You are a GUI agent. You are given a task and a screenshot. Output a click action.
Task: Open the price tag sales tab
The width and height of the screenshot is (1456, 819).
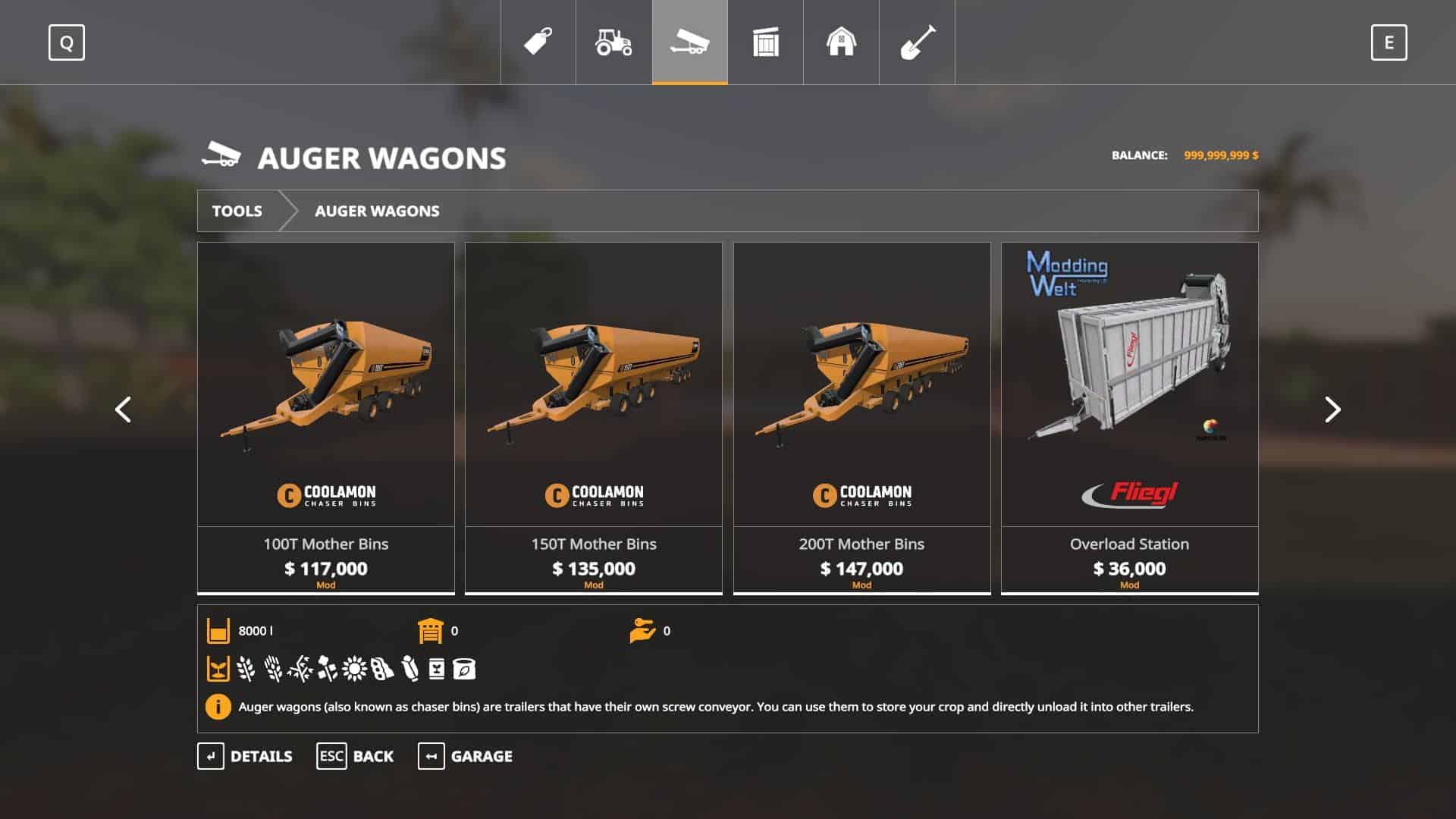pos(538,42)
